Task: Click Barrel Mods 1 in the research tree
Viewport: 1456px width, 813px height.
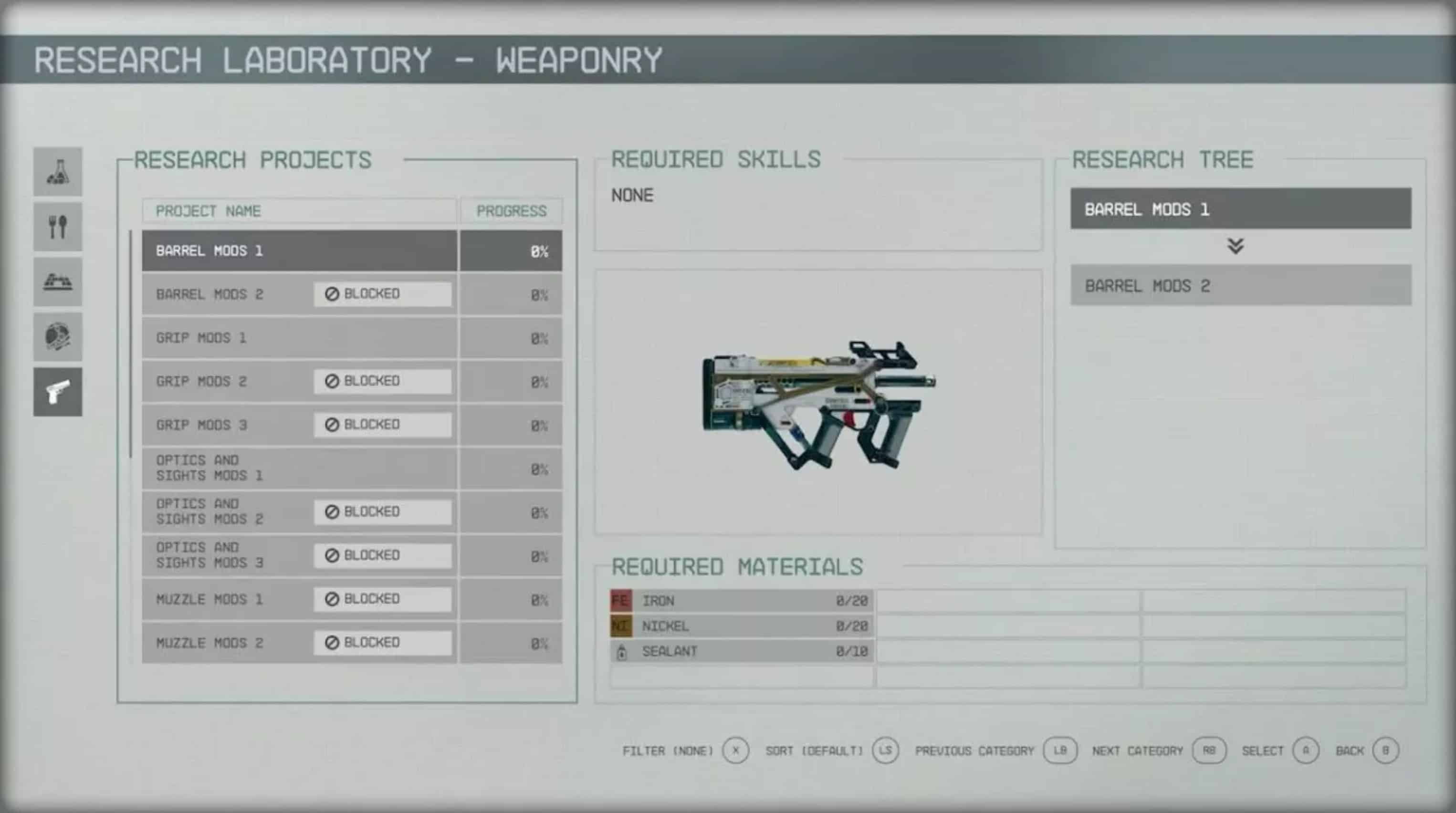Action: [1240, 209]
